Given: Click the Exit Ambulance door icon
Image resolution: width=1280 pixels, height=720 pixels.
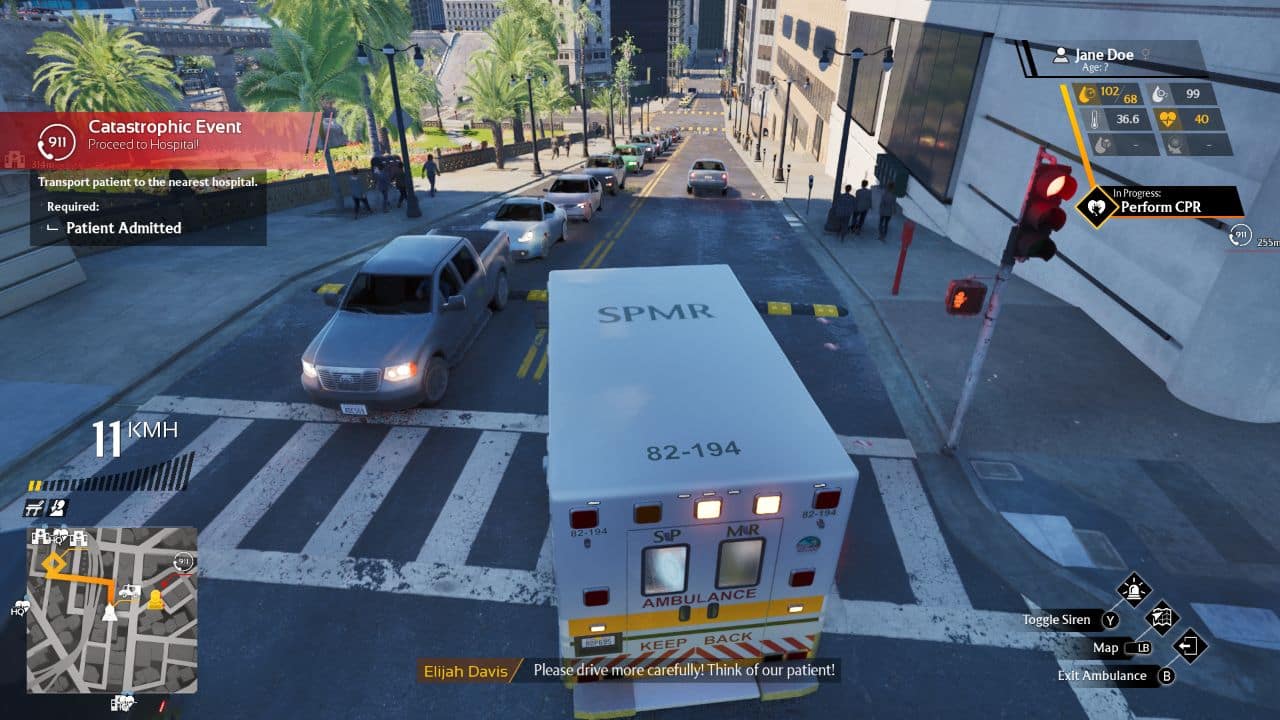Looking at the screenshot, I should (x=1190, y=648).
